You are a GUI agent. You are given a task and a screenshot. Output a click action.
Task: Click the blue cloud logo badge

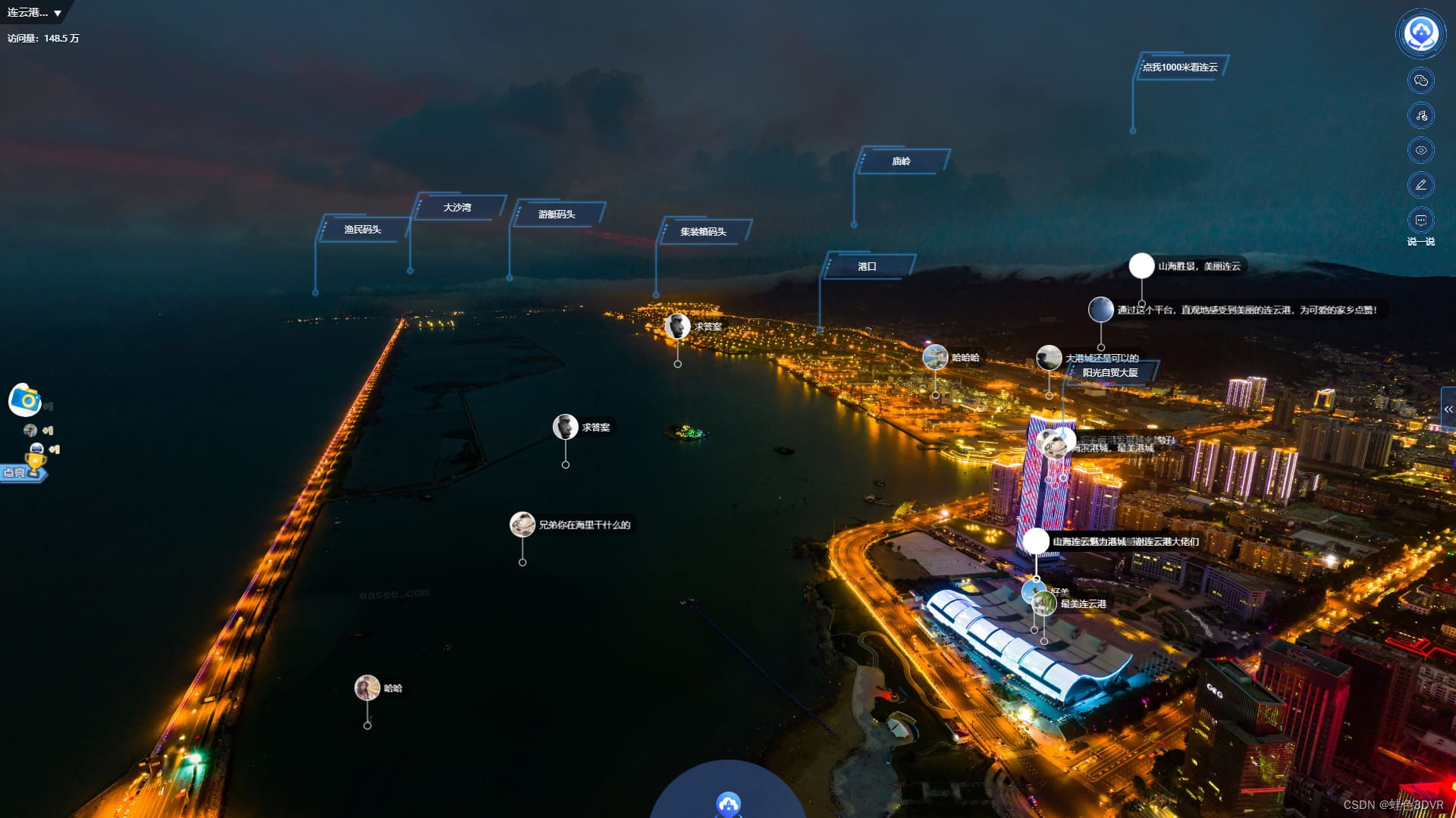(x=1420, y=33)
